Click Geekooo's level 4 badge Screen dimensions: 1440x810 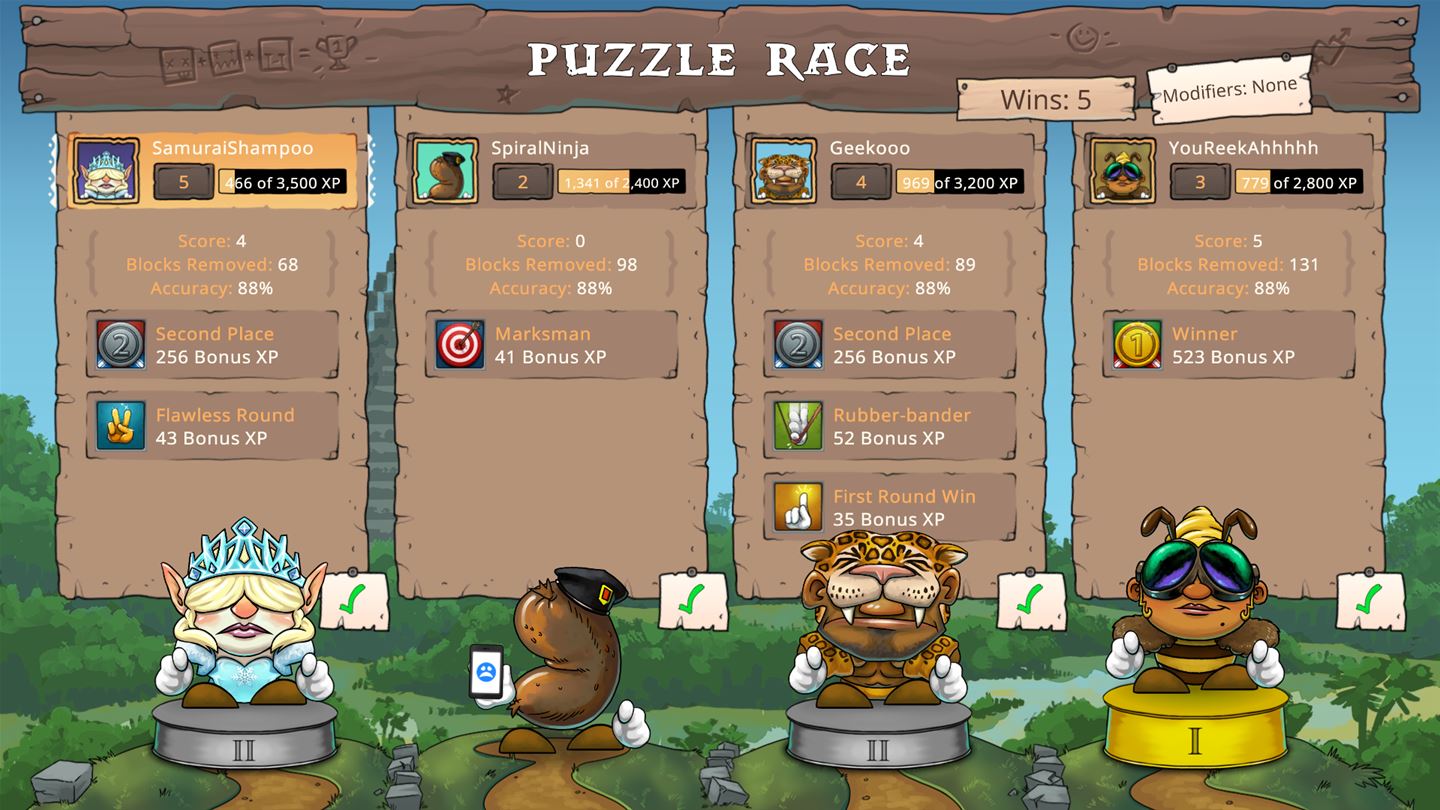coord(862,184)
